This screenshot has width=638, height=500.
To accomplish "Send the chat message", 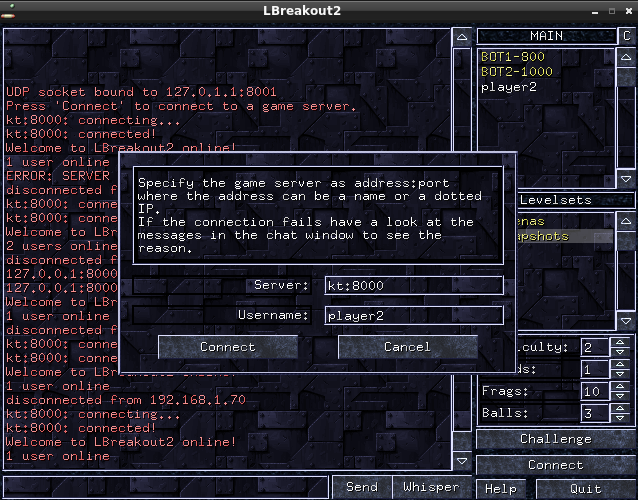I will [361, 487].
